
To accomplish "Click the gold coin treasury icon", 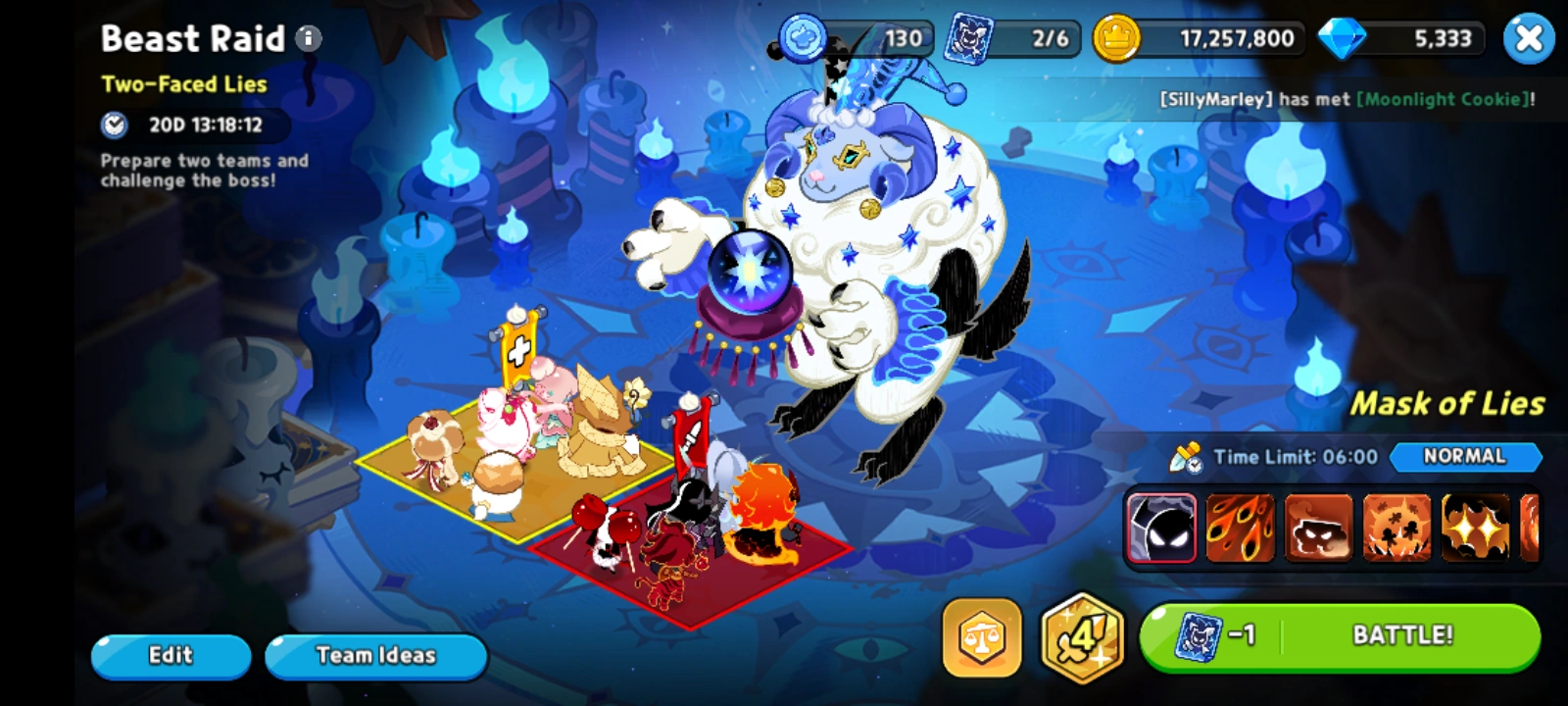I will tap(1119, 39).
